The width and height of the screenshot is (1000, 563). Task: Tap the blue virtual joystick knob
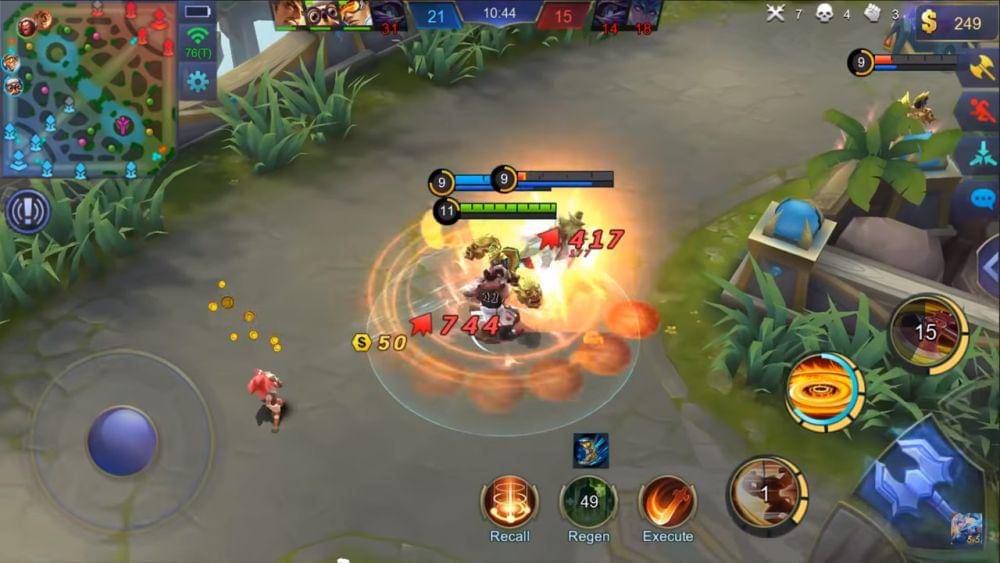121,441
